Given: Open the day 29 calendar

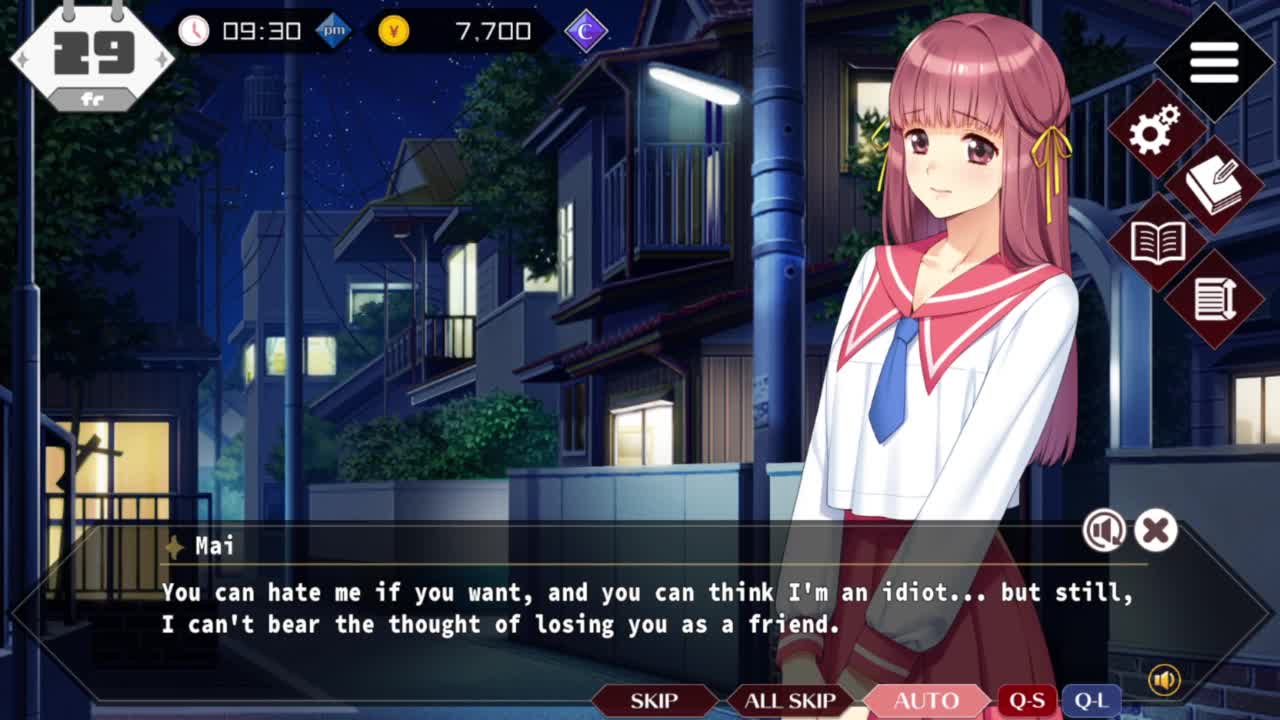Looking at the screenshot, I should (92, 56).
